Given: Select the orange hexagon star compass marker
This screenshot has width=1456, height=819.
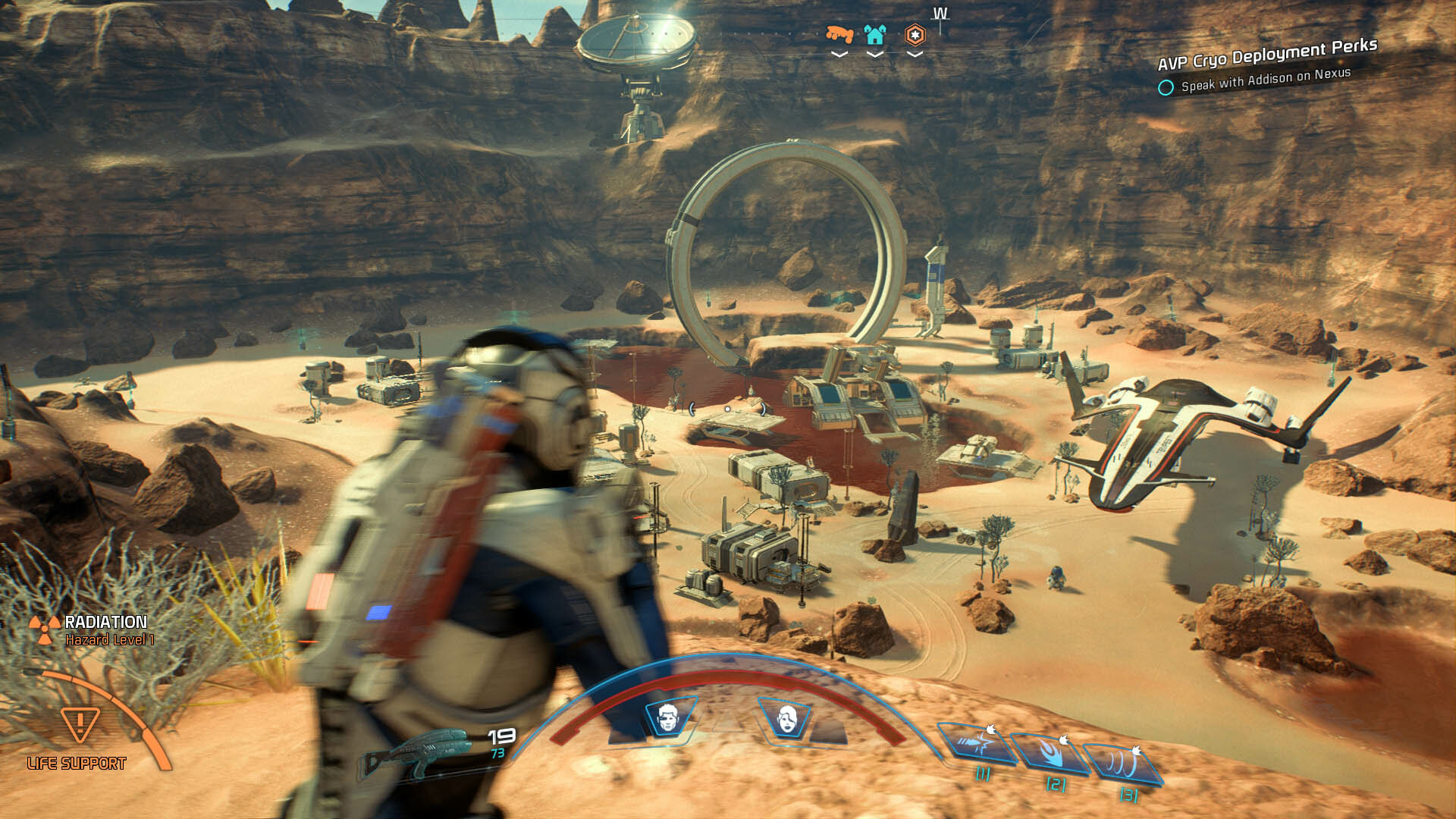Looking at the screenshot, I should 915,34.
